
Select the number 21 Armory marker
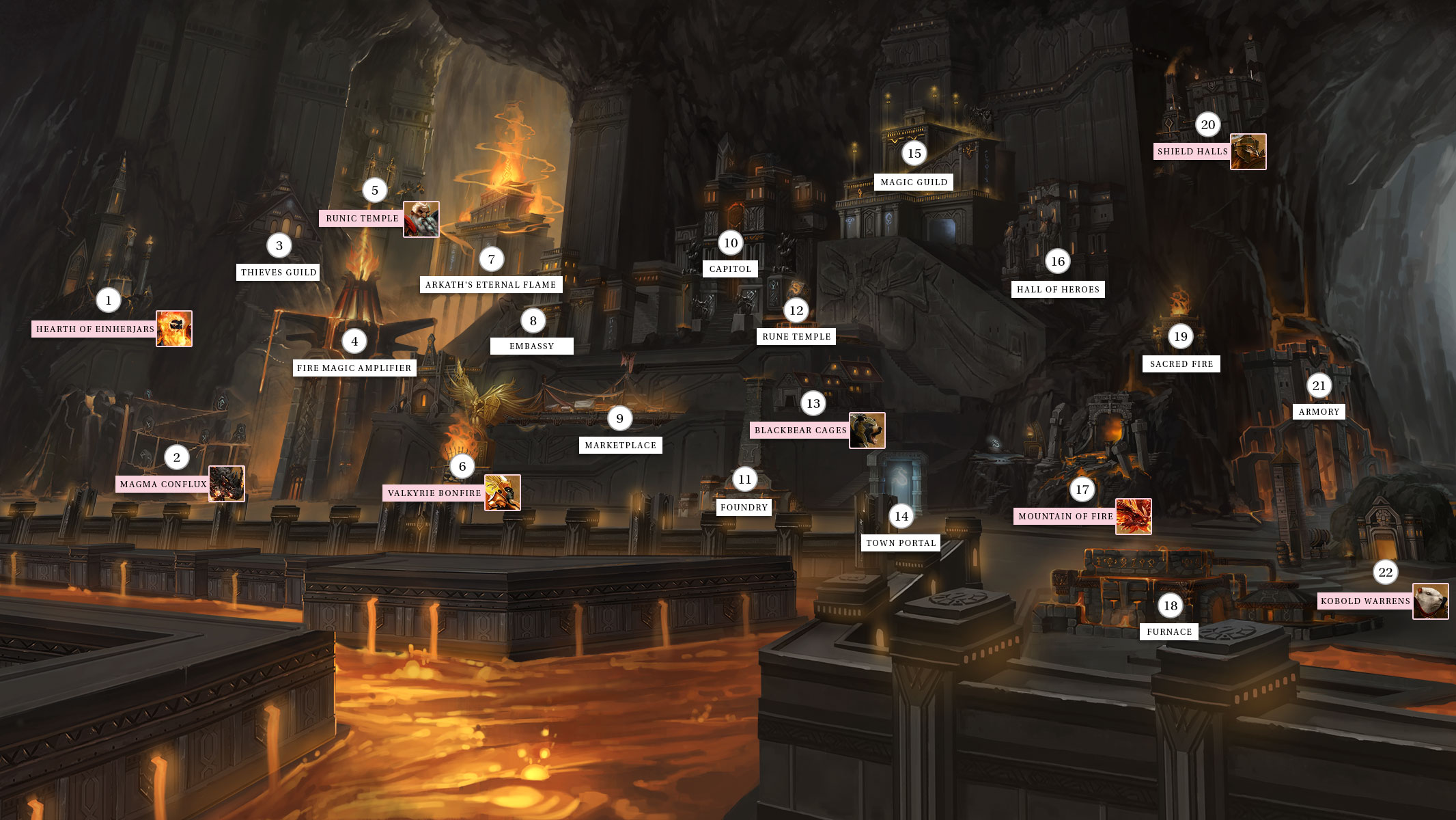(x=1319, y=386)
